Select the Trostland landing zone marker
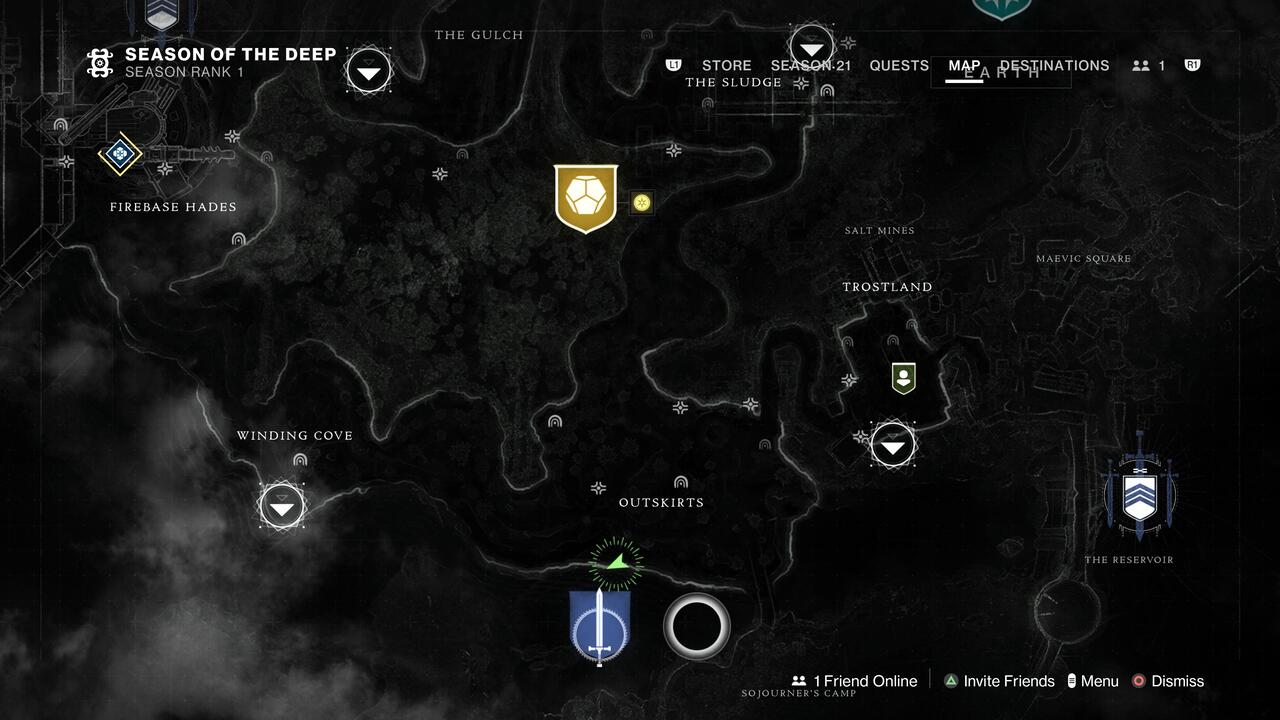The image size is (1280, 720). 892,445
